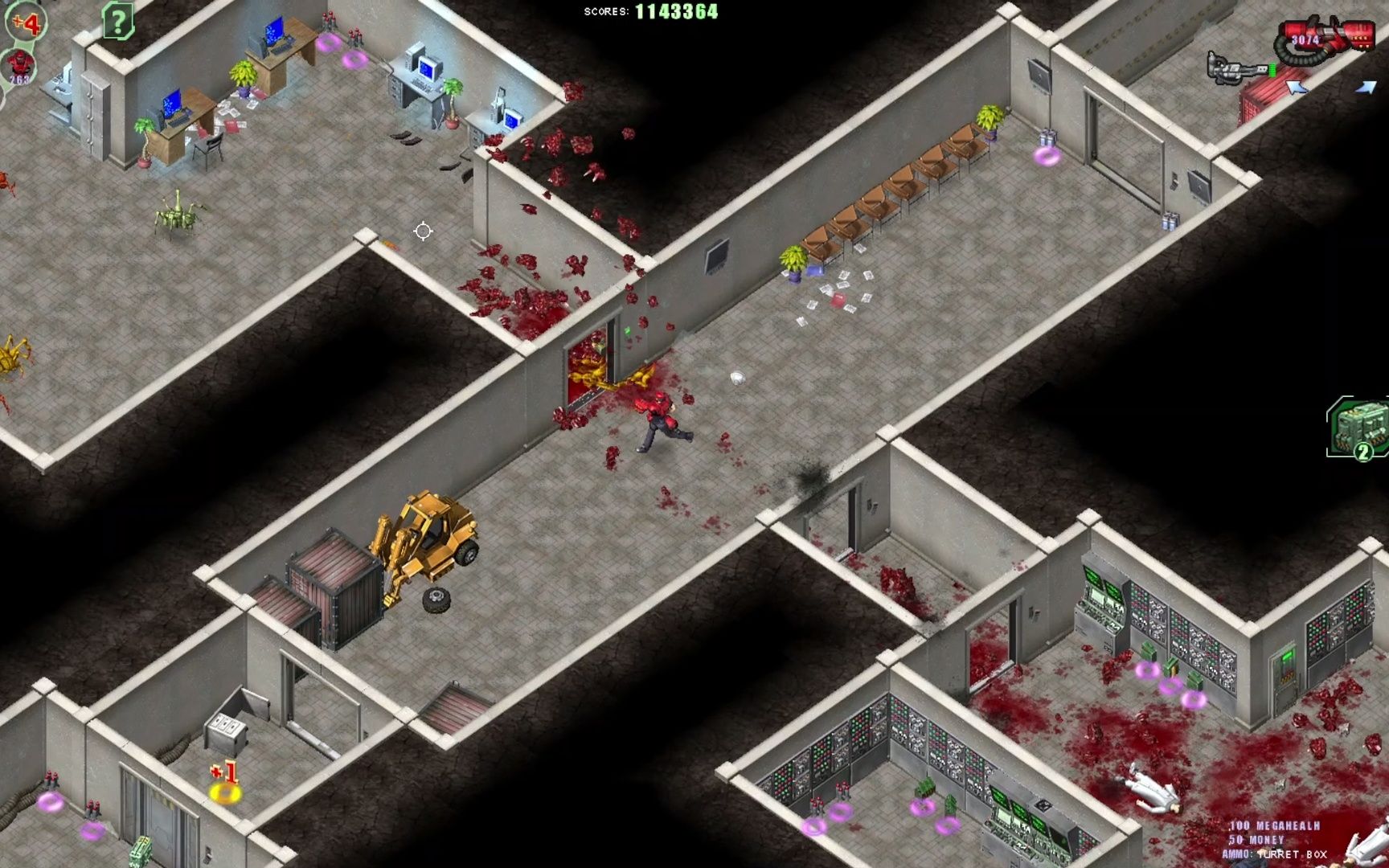Click the red +4 level-up points circle
The width and height of the screenshot is (1389, 868).
26,23
